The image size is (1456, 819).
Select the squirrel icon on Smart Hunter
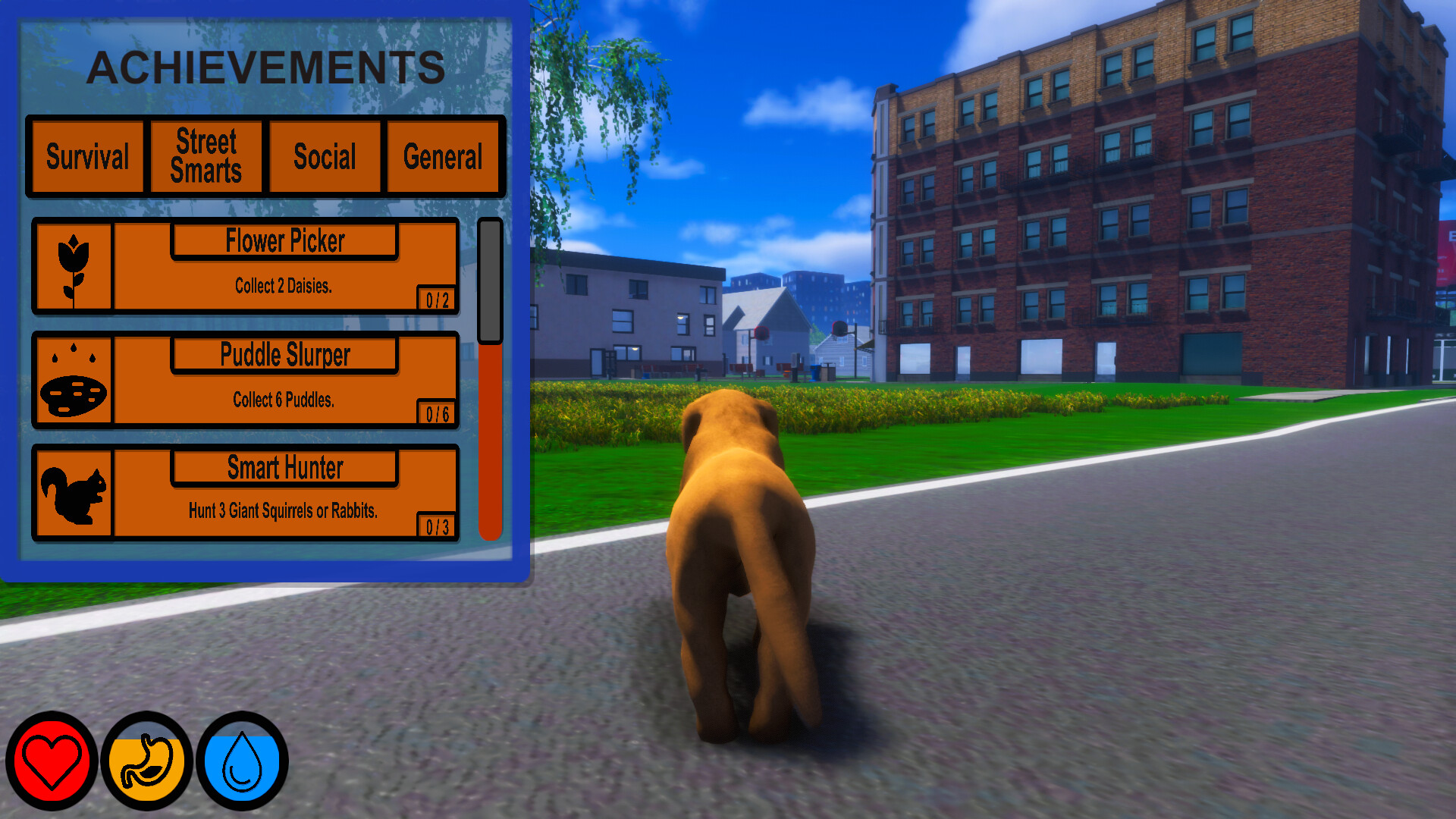pos(73,493)
